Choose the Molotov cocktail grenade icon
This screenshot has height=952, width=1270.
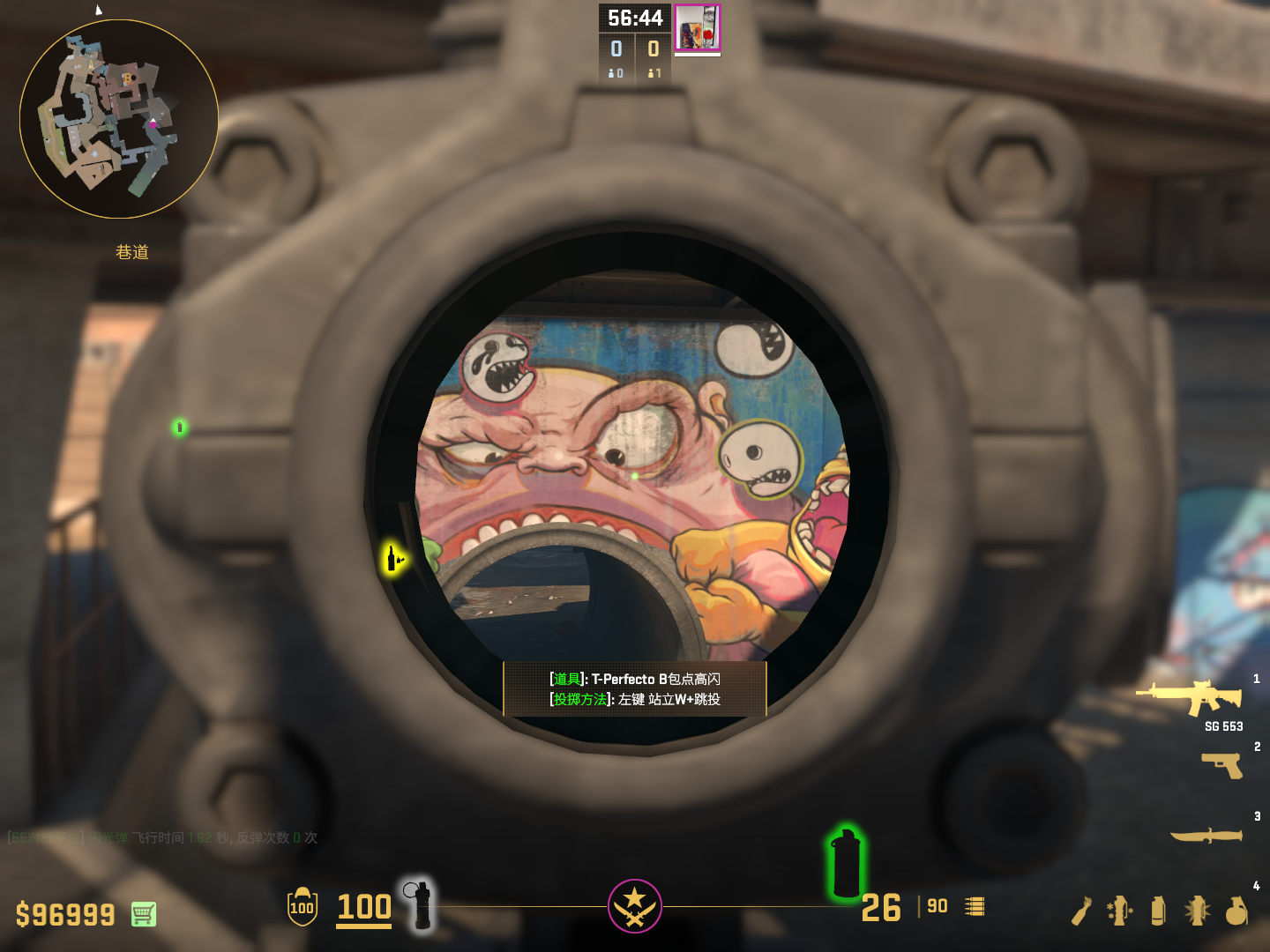pos(1081,911)
